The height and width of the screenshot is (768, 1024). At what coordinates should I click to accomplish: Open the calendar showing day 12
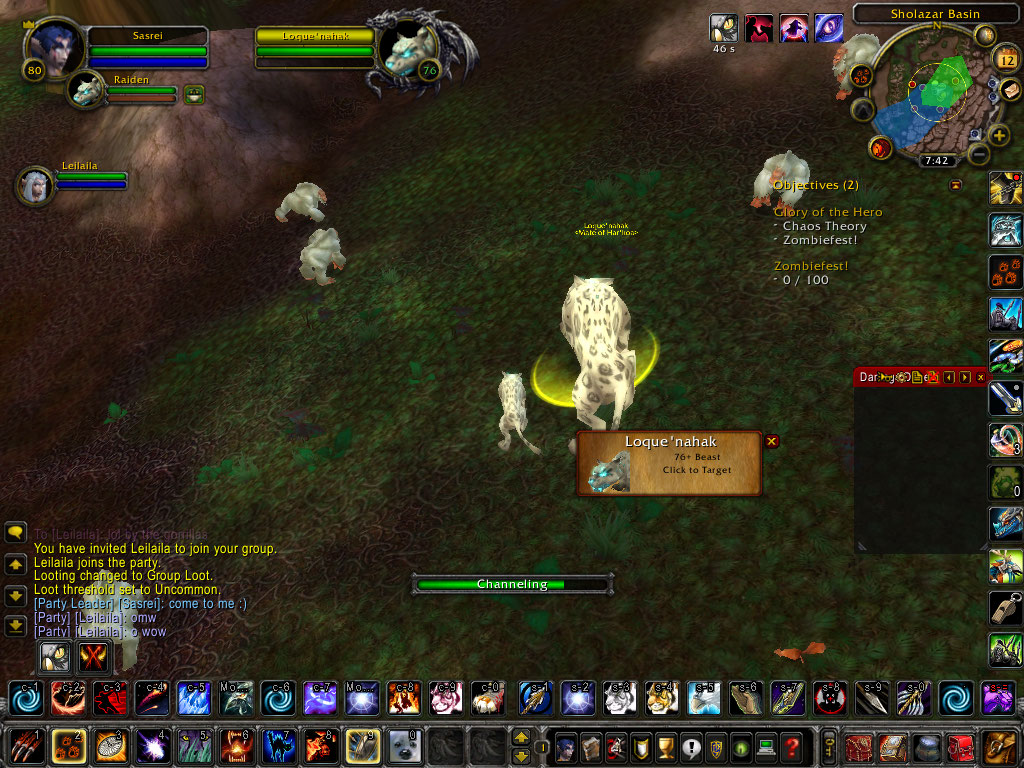pos(1006,58)
